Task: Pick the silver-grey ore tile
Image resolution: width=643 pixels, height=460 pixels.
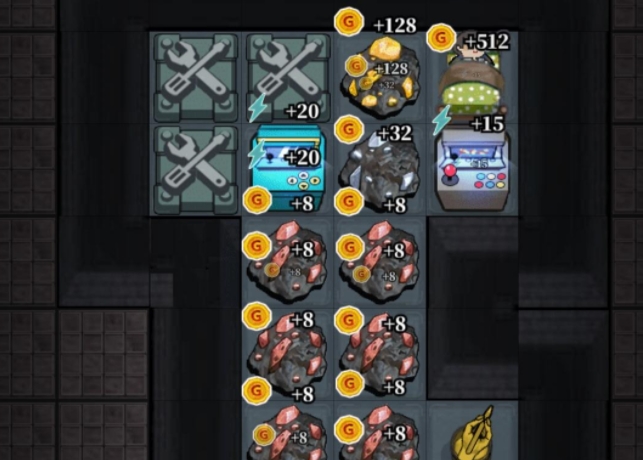Action: click(x=381, y=167)
